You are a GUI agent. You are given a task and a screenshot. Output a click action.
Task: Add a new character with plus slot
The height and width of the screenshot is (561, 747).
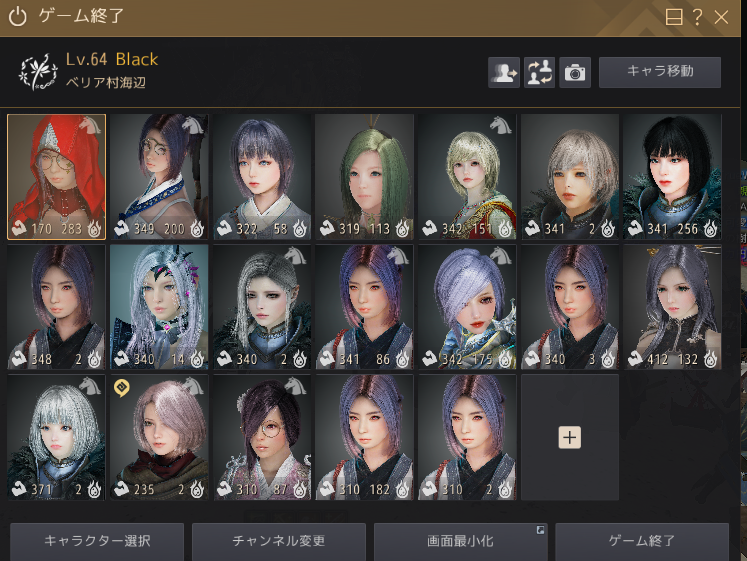point(569,437)
